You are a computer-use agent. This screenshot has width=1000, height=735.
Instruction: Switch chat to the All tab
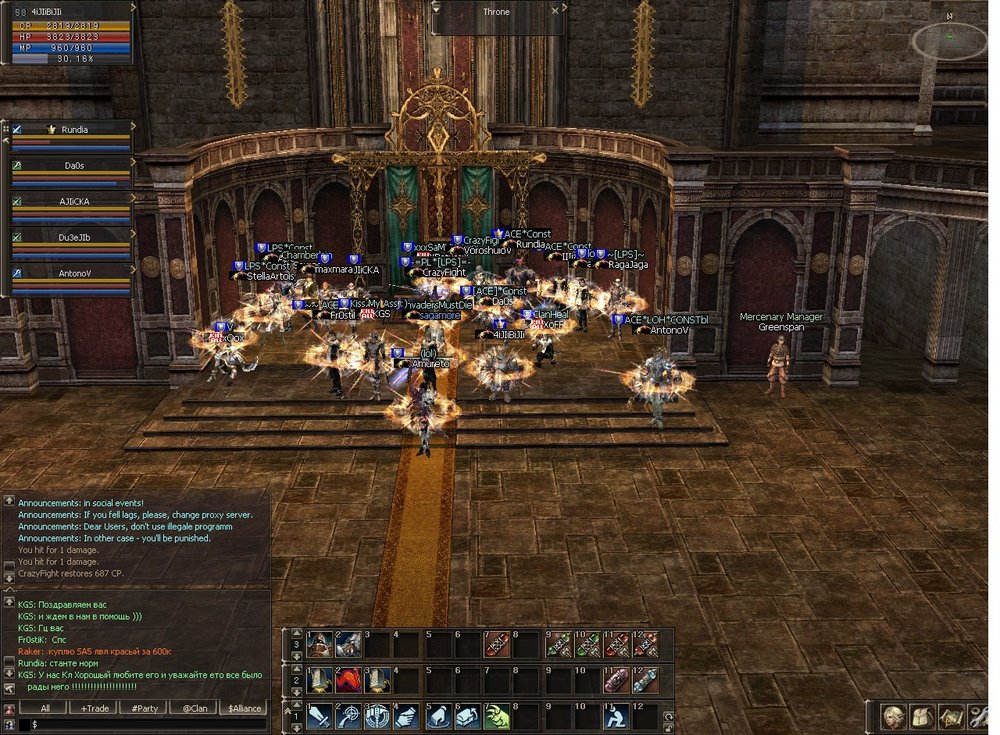[x=47, y=708]
